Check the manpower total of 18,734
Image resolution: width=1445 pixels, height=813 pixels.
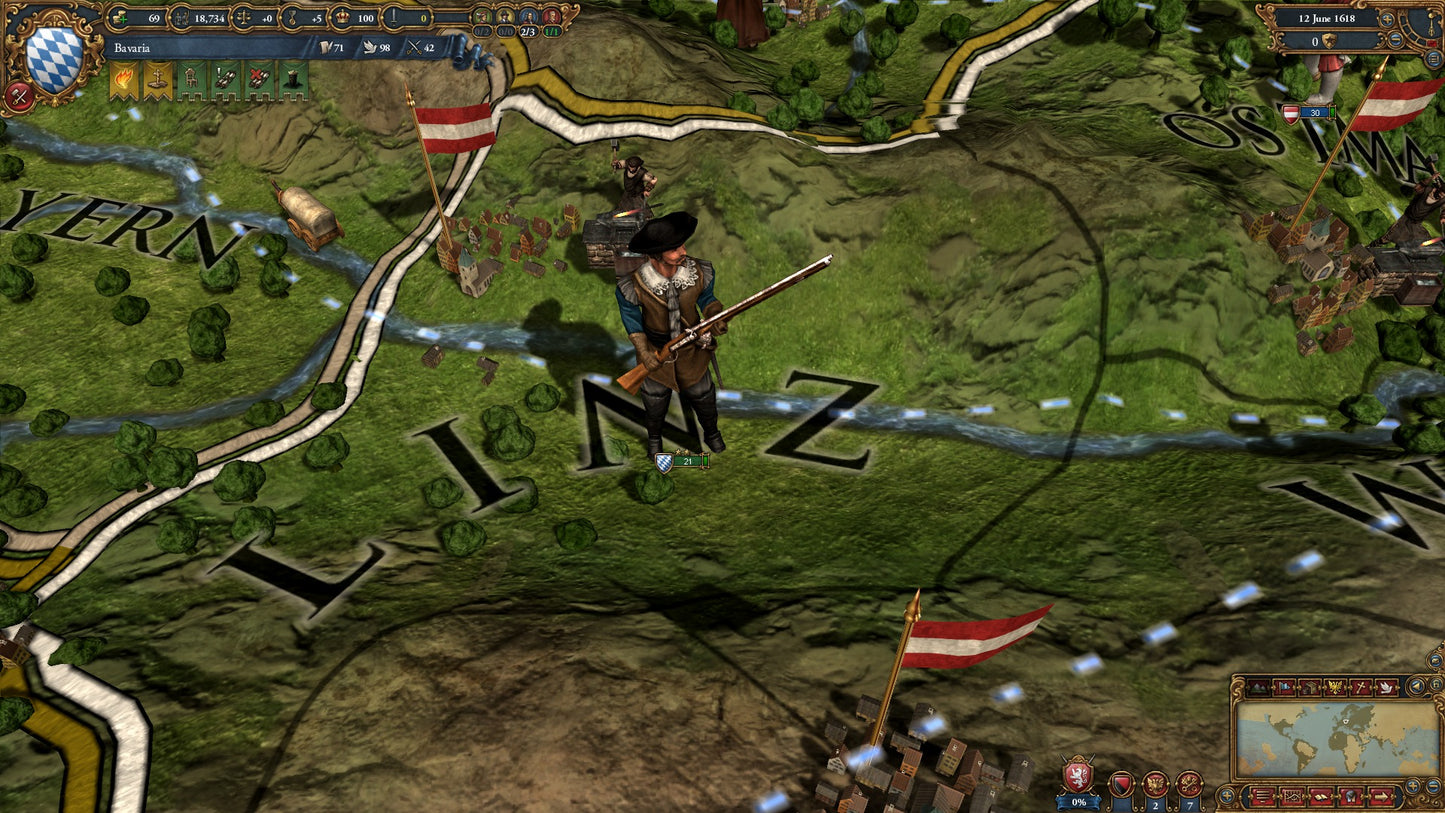[x=208, y=17]
